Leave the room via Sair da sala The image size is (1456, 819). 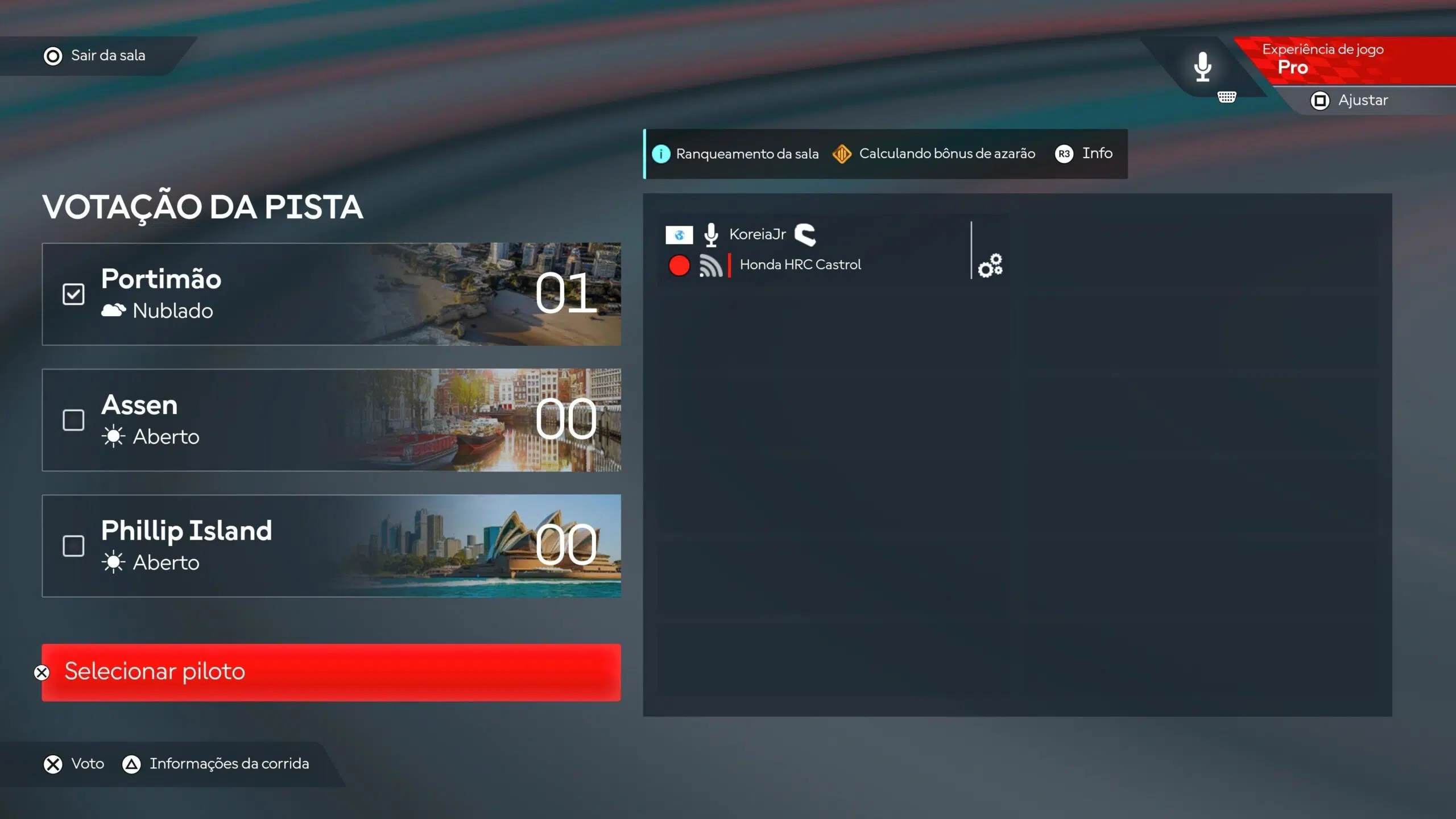point(95,56)
